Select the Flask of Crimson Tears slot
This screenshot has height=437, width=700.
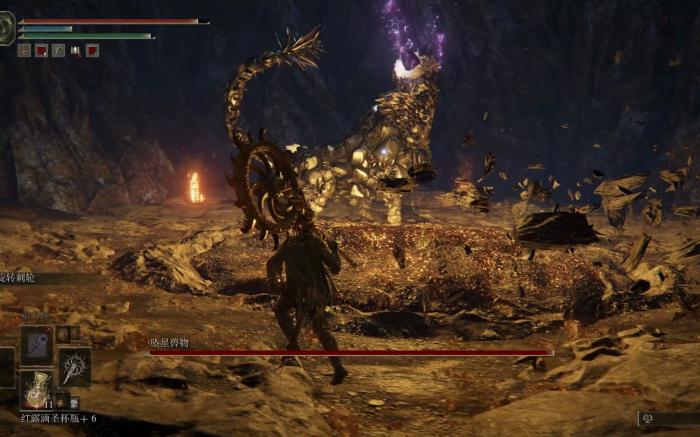click(x=37, y=388)
